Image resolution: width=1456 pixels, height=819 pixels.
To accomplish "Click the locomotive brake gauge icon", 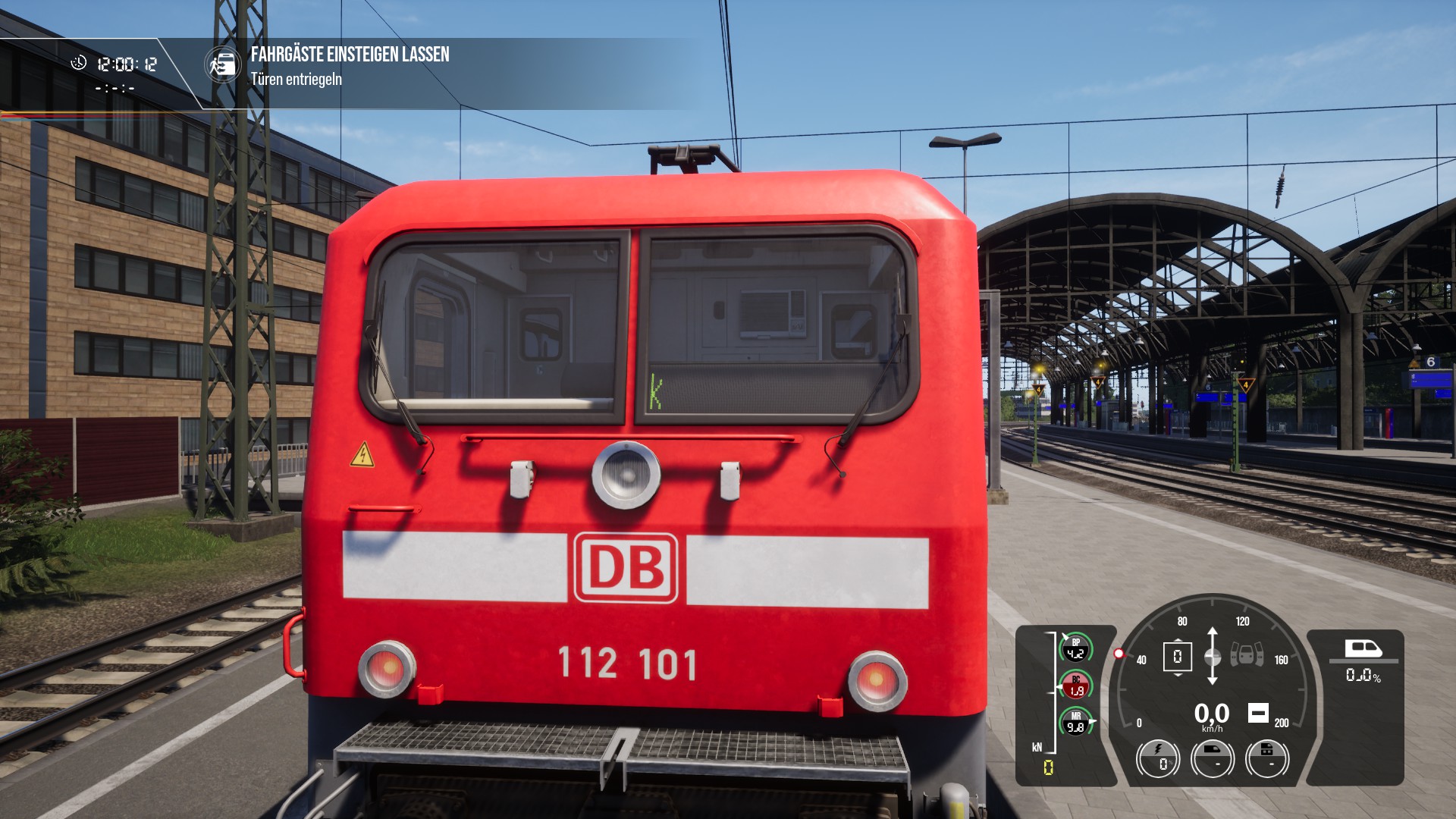I will [x=1266, y=758].
